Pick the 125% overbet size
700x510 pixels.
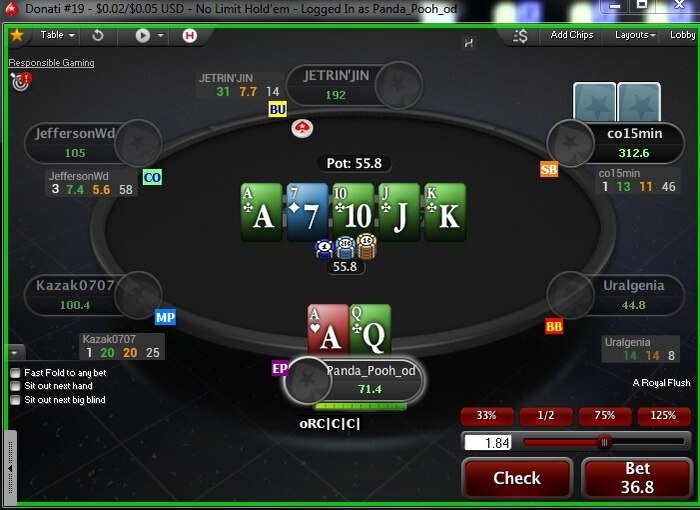[663, 416]
